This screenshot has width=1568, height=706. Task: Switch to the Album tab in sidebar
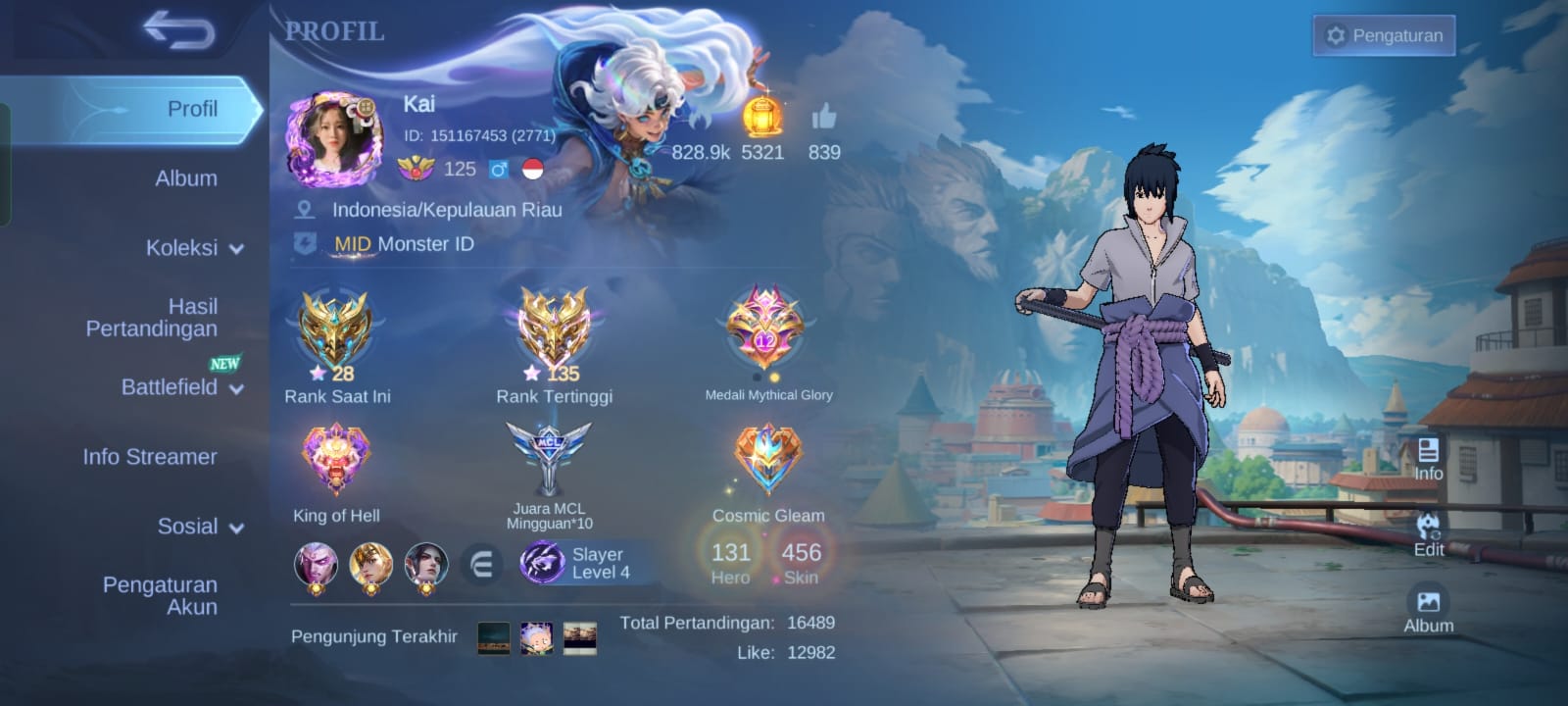pyautogui.click(x=185, y=178)
